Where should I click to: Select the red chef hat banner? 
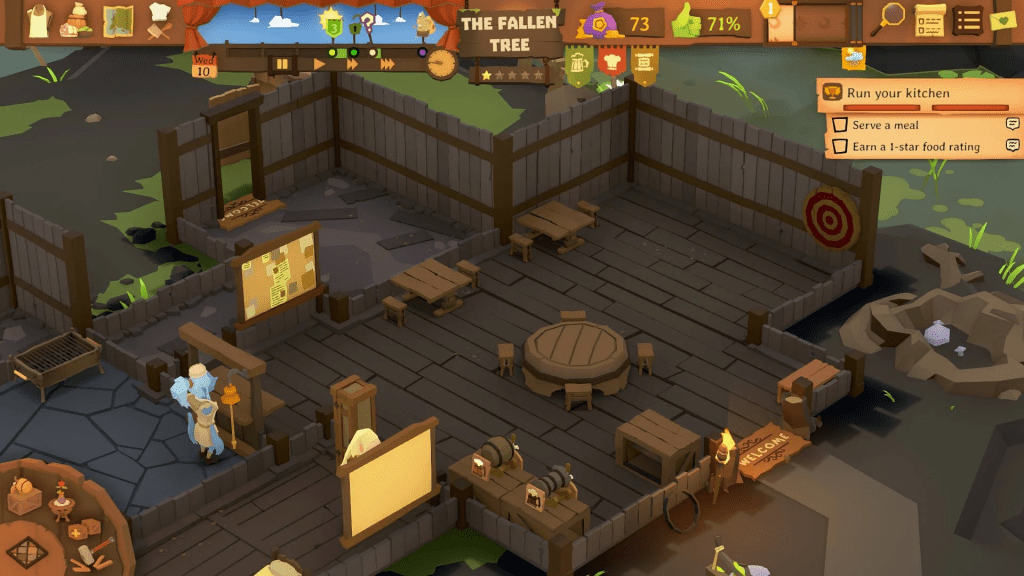tap(611, 63)
